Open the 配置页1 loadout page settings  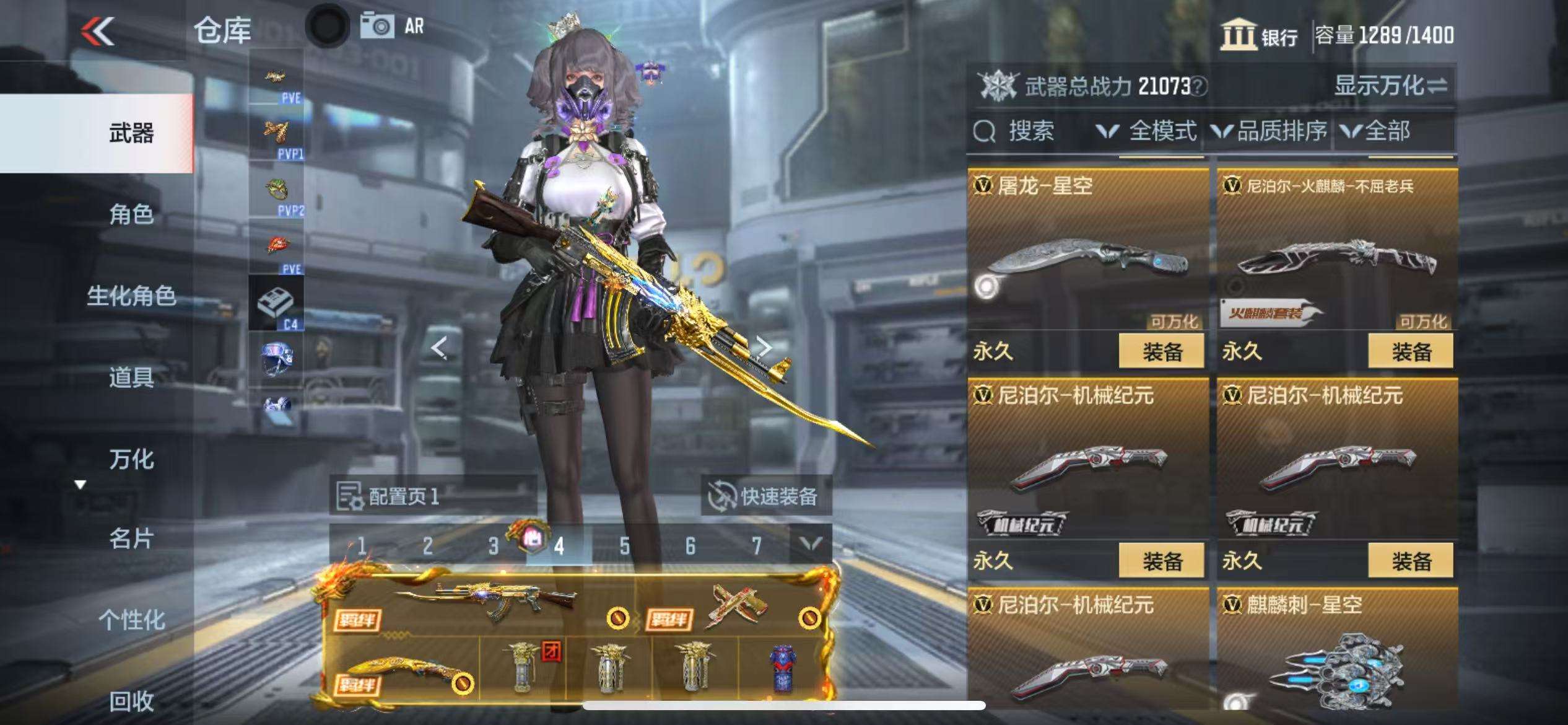pos(389,496)
